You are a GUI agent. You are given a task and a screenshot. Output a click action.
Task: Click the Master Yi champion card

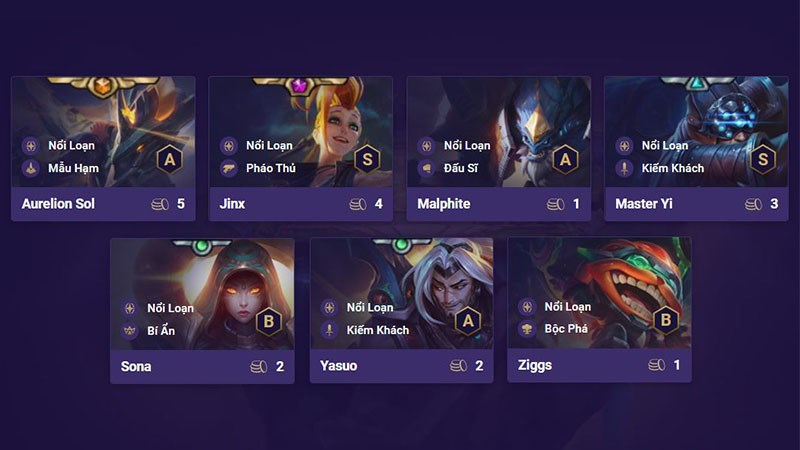696,148
